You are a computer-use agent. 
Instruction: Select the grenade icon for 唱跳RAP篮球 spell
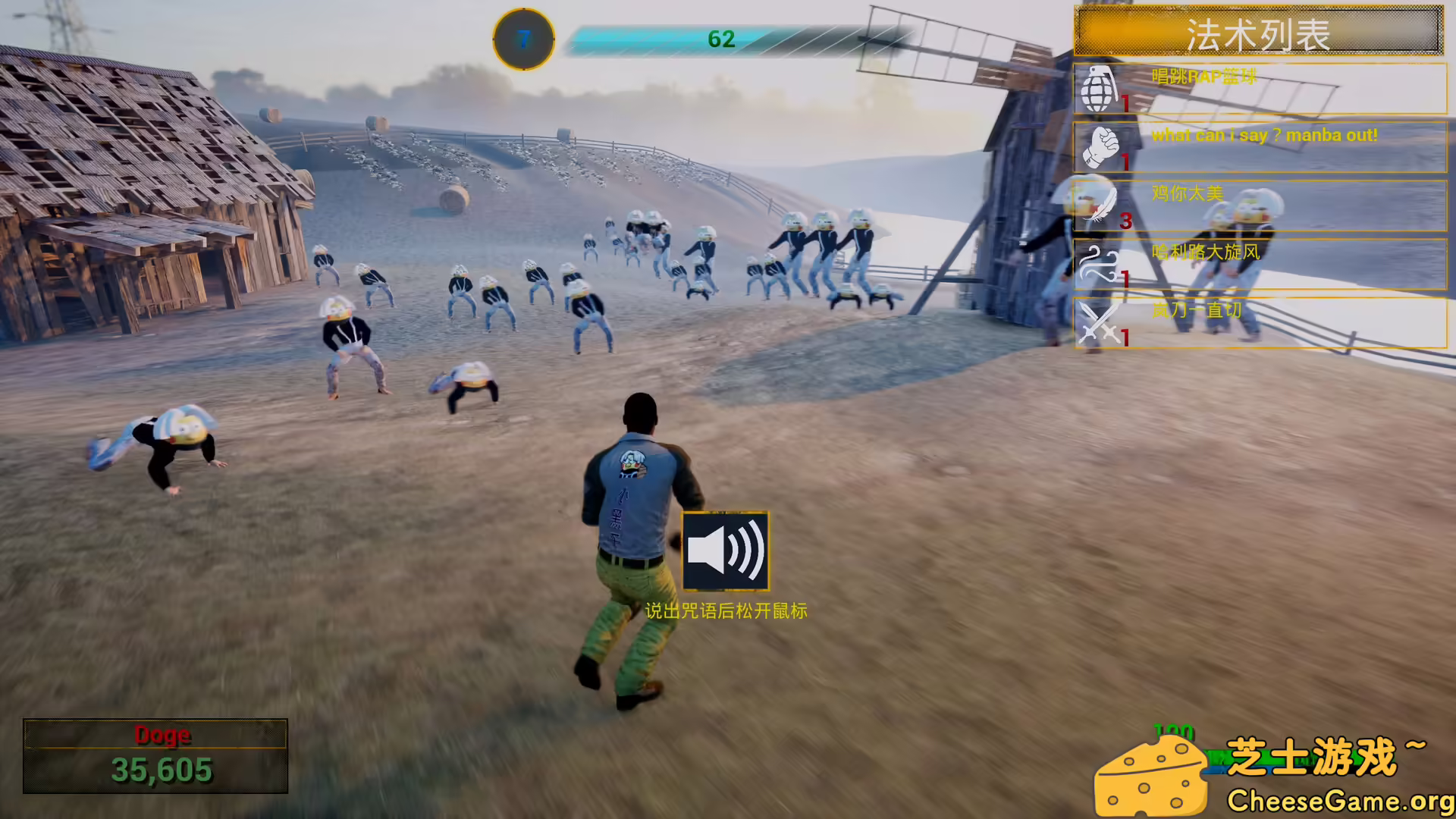[1101, 89]
